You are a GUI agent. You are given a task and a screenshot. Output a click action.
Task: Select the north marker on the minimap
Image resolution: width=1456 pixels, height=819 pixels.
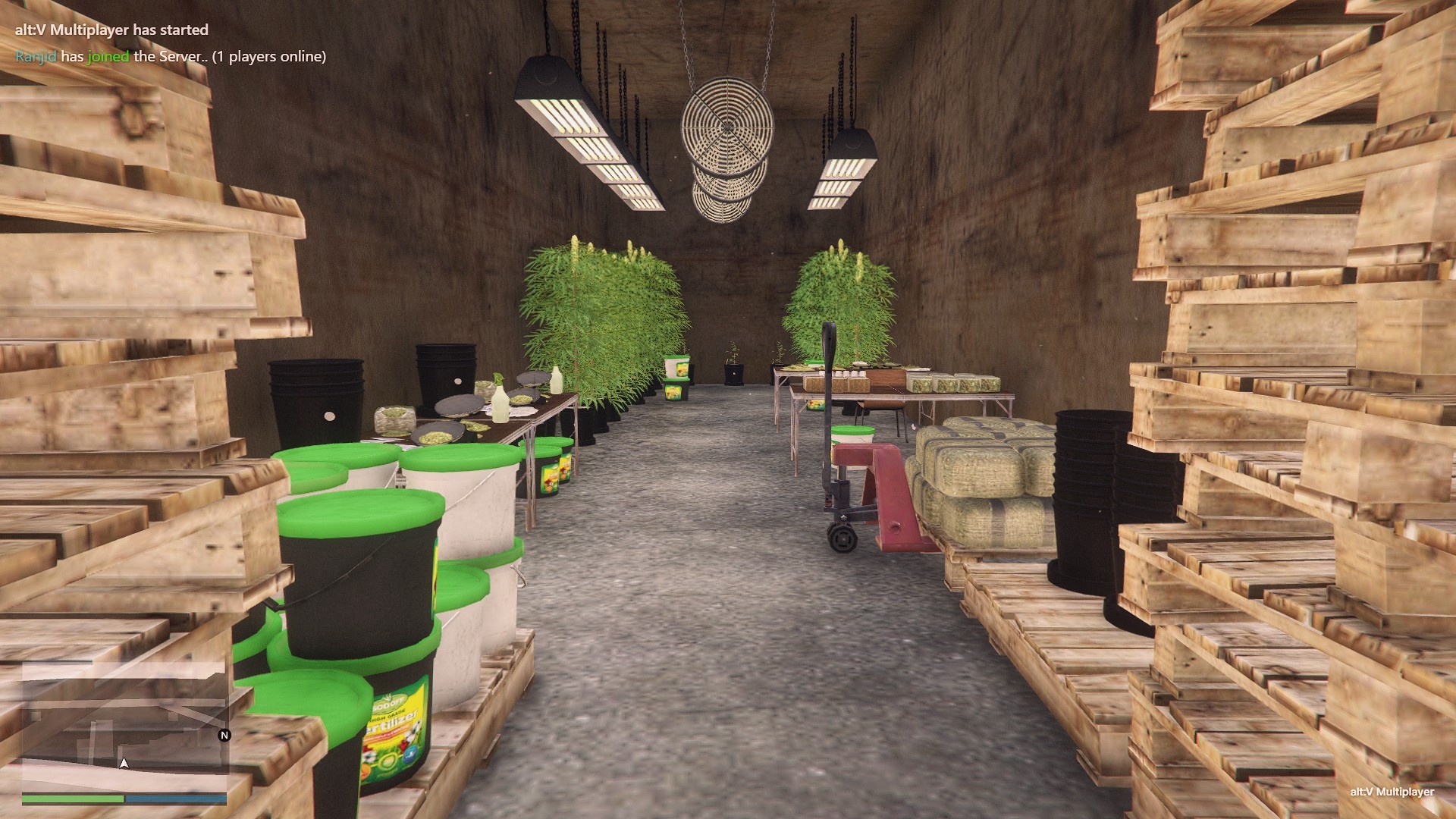pyautogui.click(x=224, y=735)
